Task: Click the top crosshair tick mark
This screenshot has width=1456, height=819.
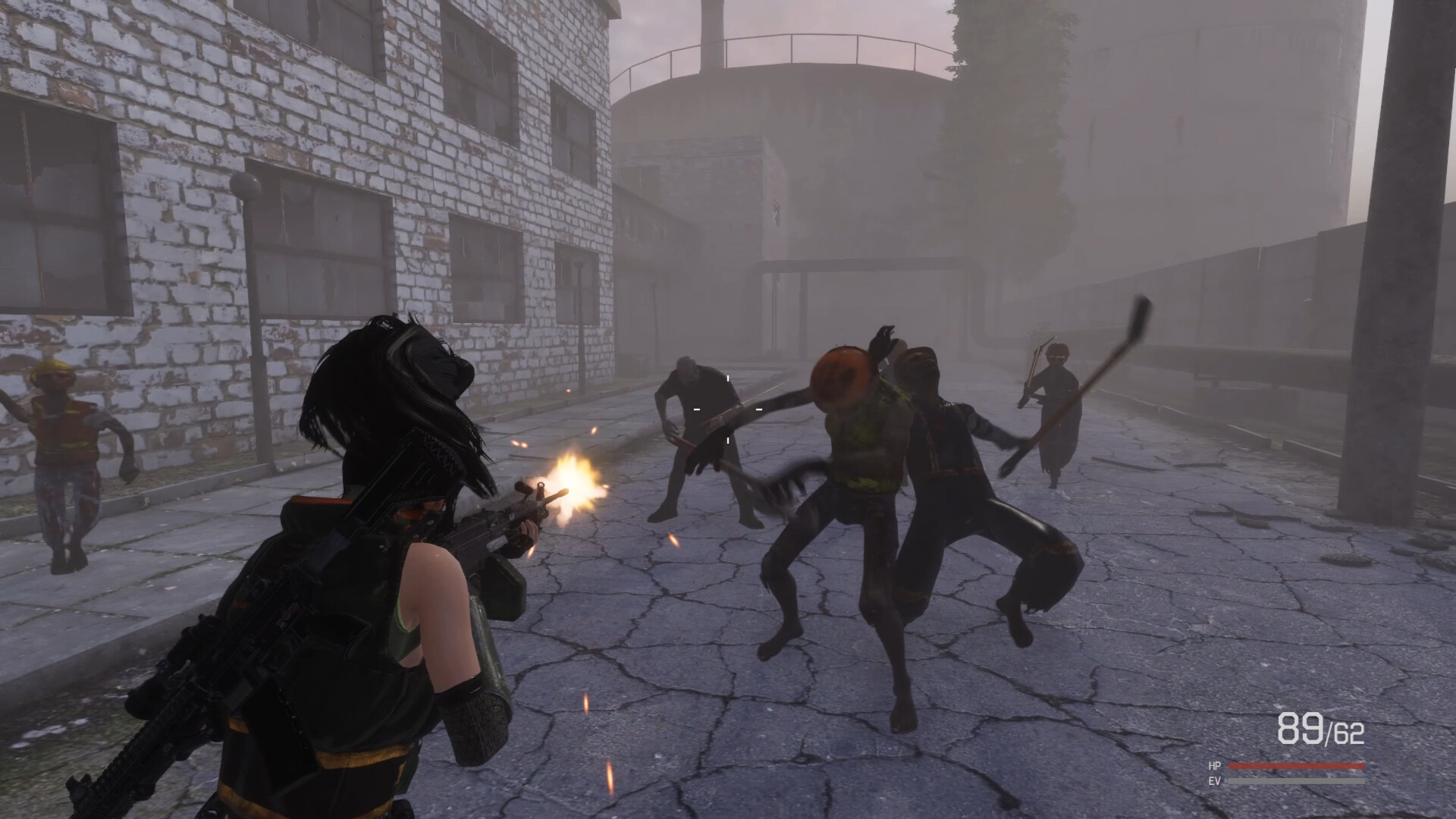Action: [x=728, y=378]
